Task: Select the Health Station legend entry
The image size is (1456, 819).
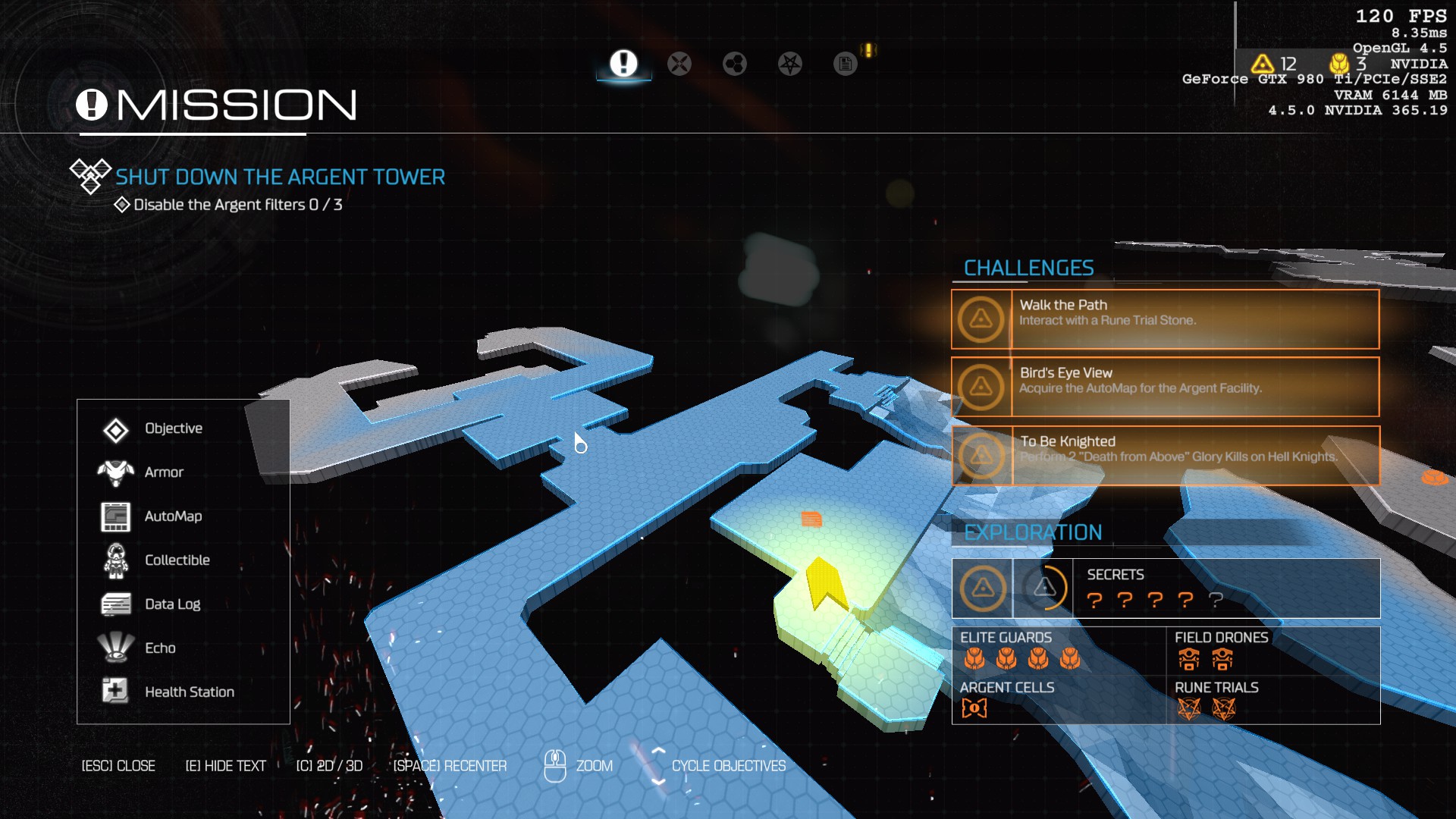Action: tap(189, 692)
